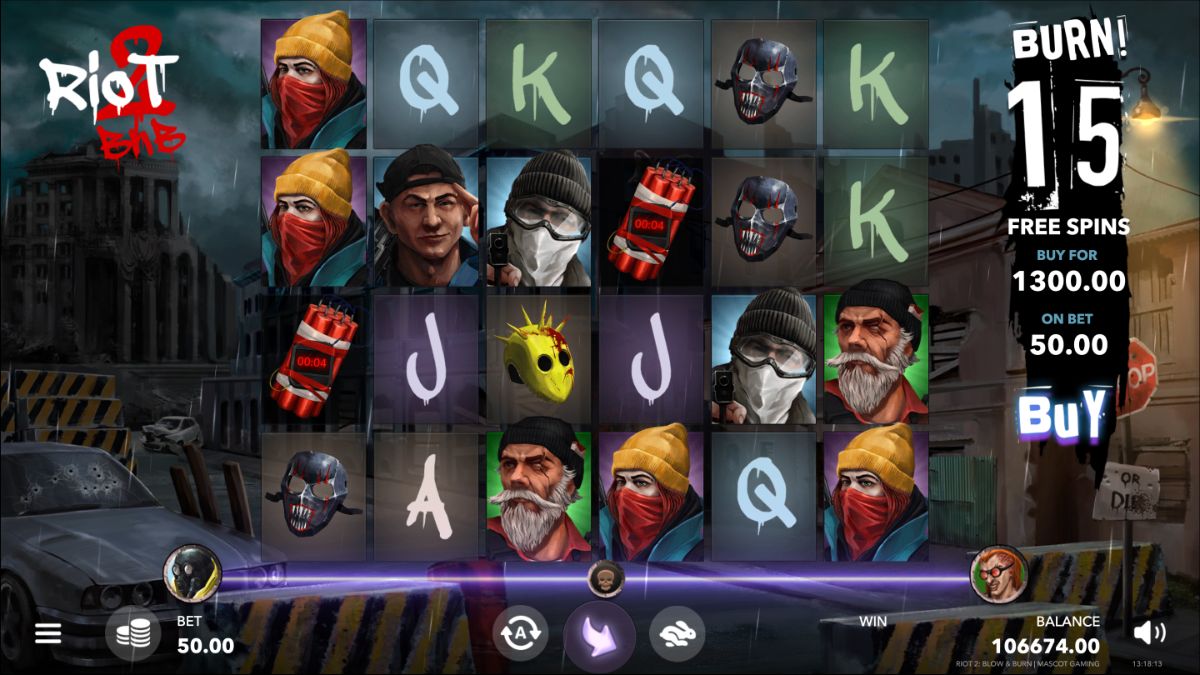This screenshot has width=1200, height=675.
Task: Spin the reels with the arrow button
Action: 599,634
